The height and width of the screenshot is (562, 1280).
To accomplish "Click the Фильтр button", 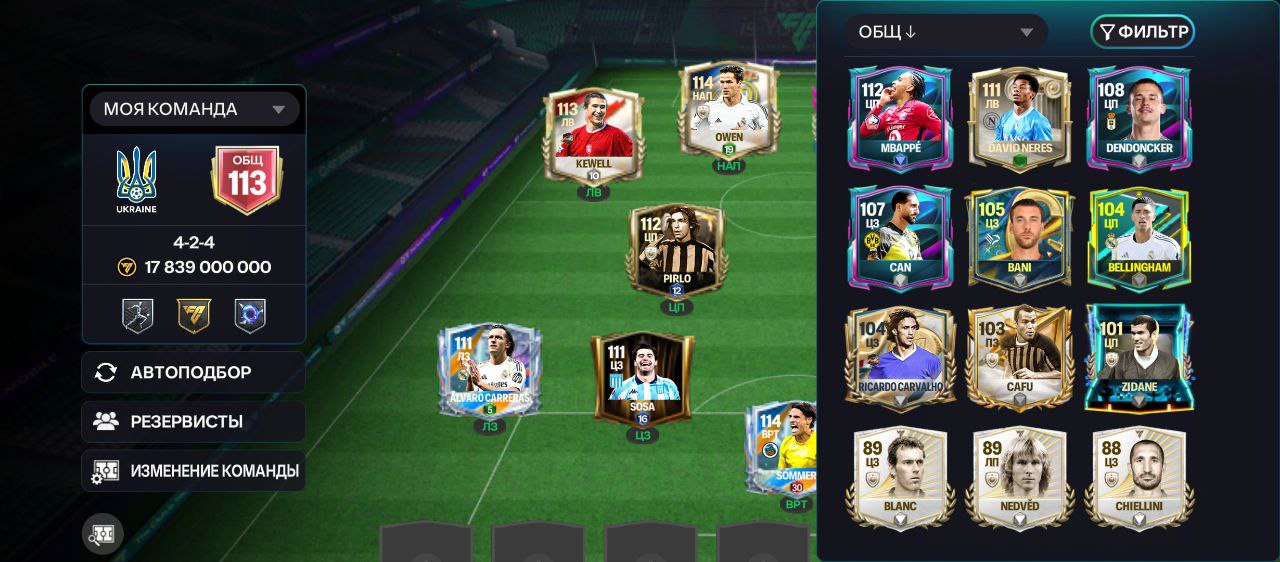I will point(1143,32).
